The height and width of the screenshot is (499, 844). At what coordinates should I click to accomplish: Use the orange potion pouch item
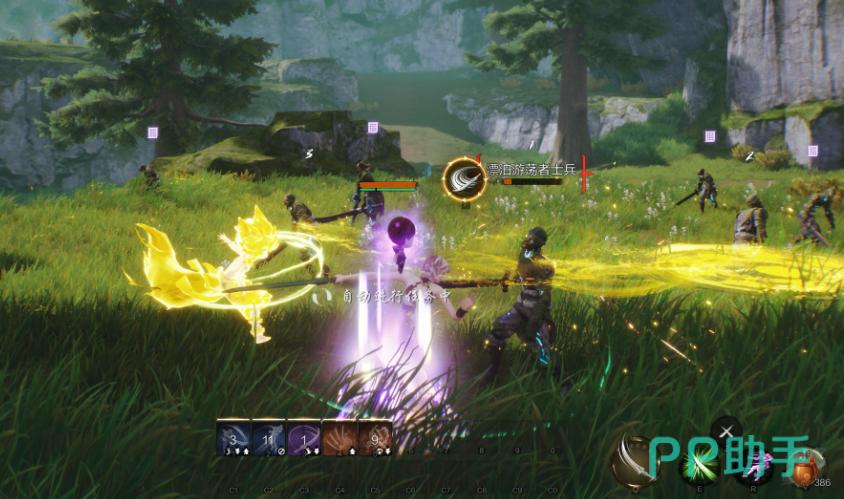tap(806, 467)
